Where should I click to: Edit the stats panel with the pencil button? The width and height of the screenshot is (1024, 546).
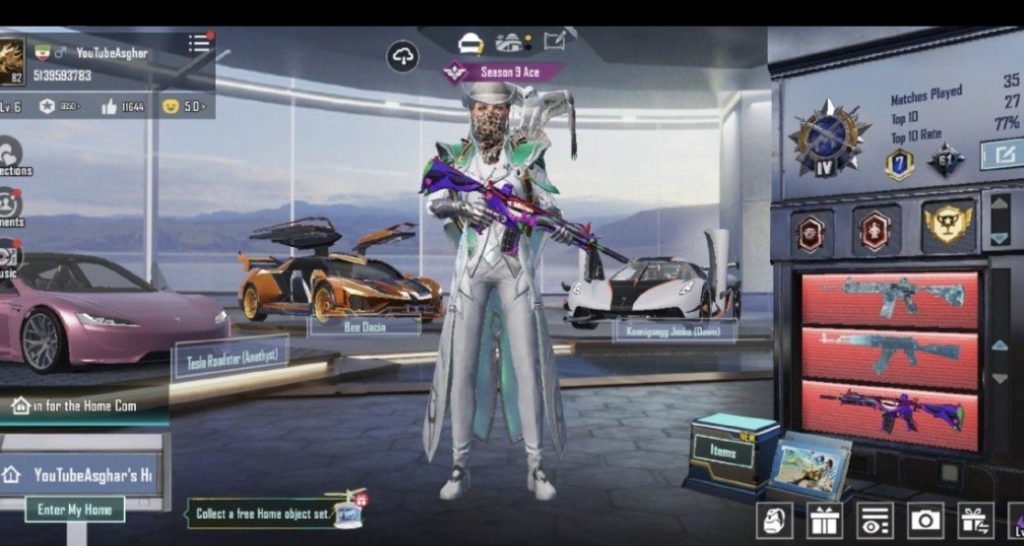pos(1001,154)
